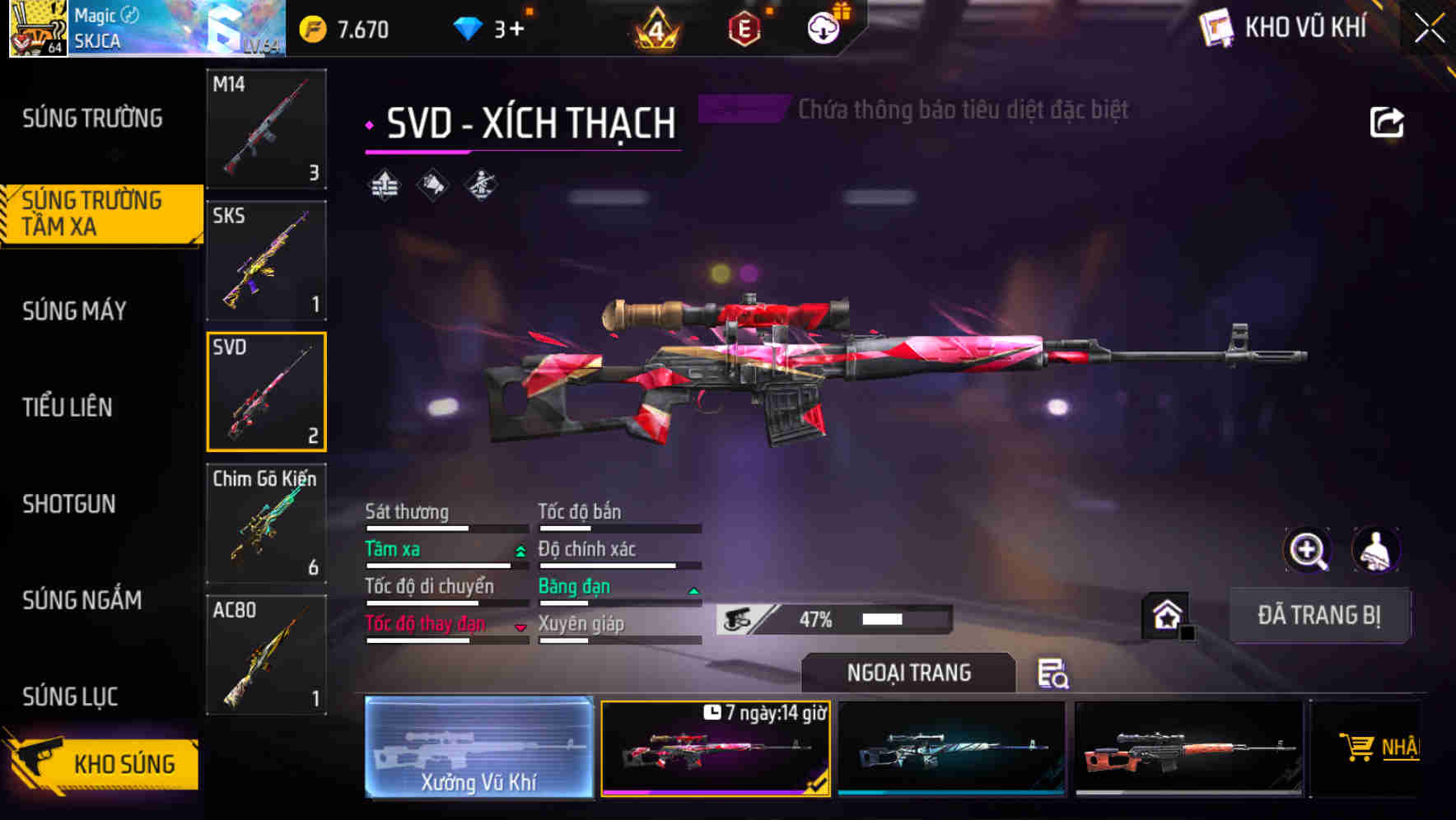Collapse the Tốc độ thay đạn stat arrow
This screenshot has width=1456, height=820.
click(x=520, y=627)
